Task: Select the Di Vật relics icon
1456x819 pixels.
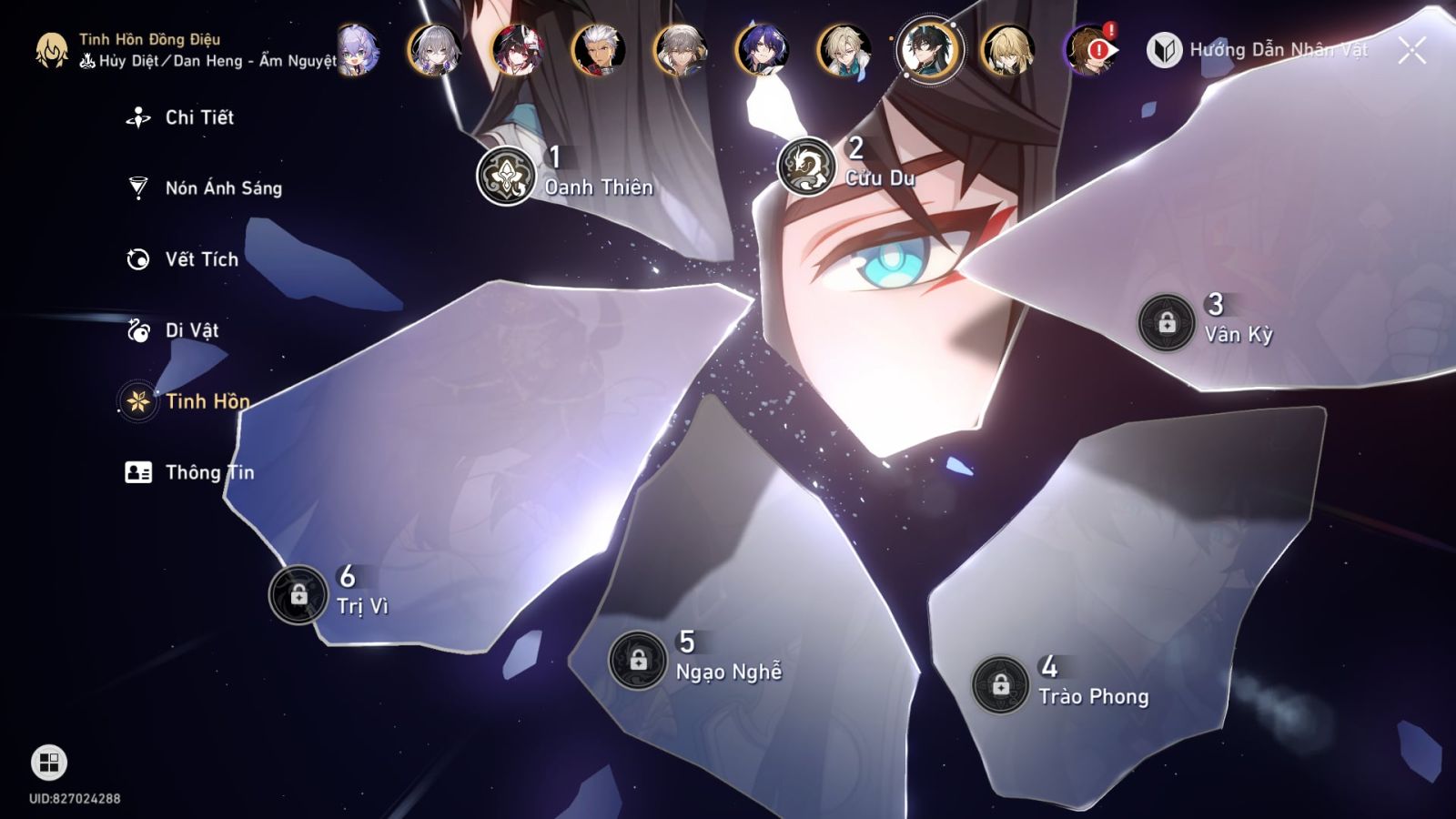Action: coord(137,330)
